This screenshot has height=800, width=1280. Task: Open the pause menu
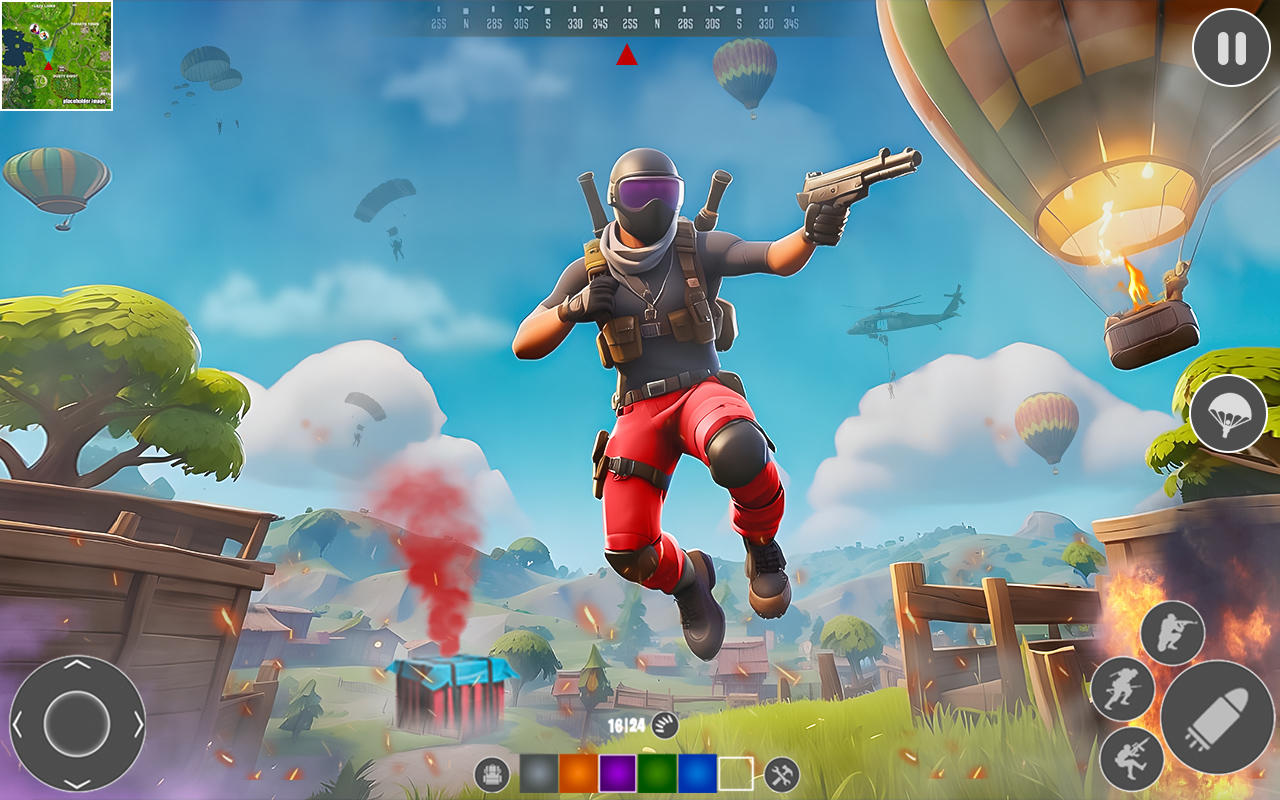point(1229,46)
